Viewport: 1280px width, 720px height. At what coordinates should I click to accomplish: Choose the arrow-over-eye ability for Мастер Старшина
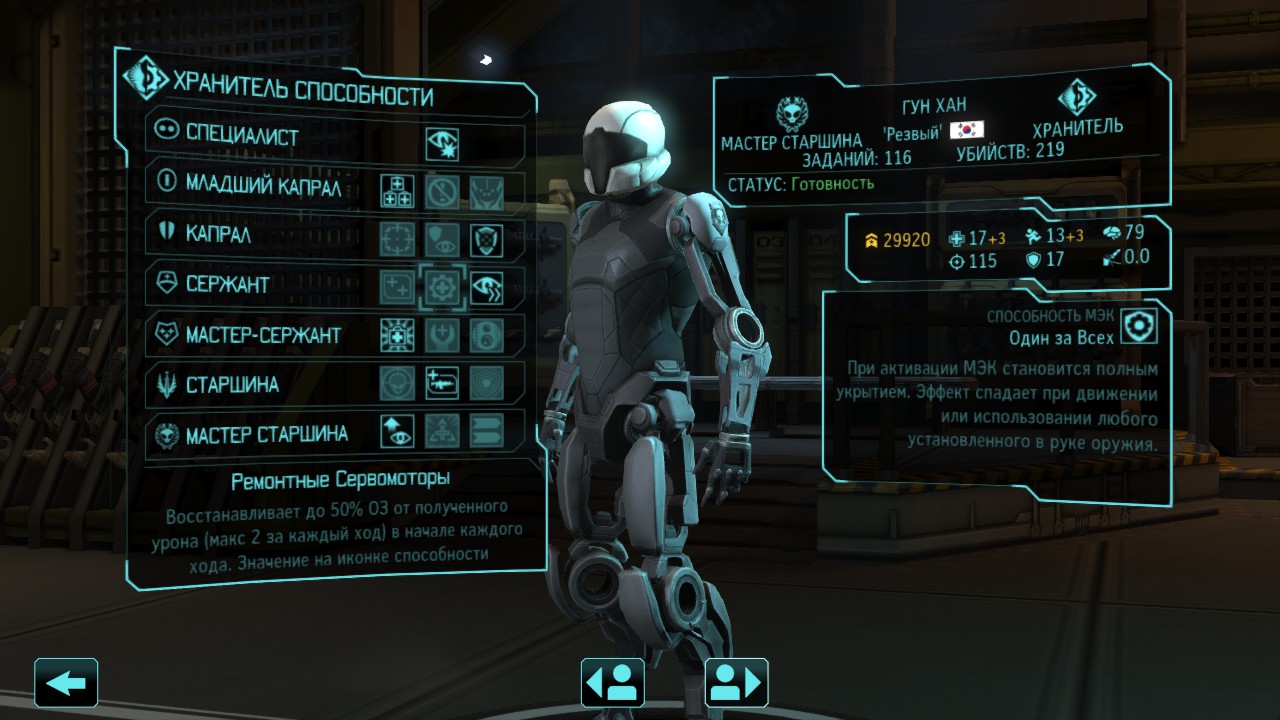pyautogui.click(x=397, y=432)
